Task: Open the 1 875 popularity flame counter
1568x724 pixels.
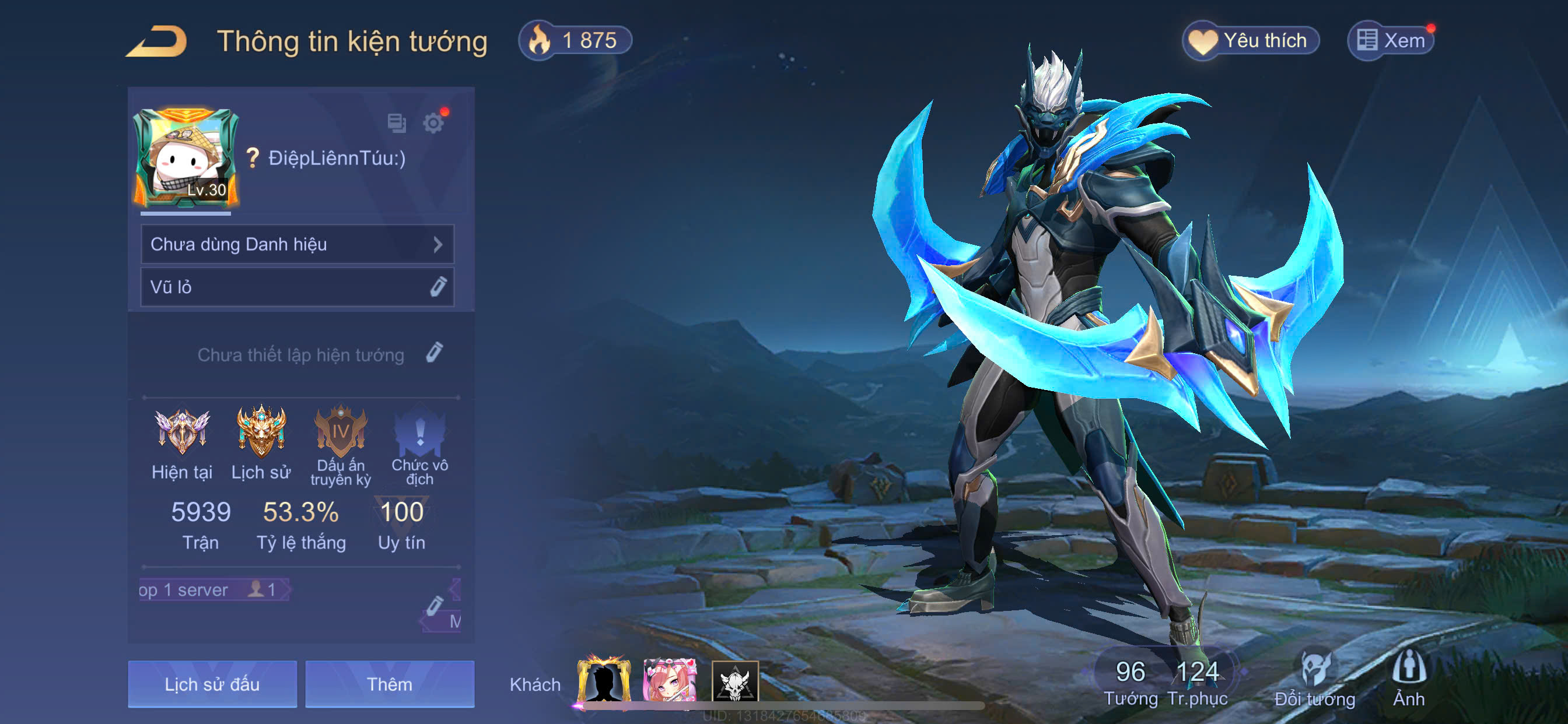Action: coord(575,41)
